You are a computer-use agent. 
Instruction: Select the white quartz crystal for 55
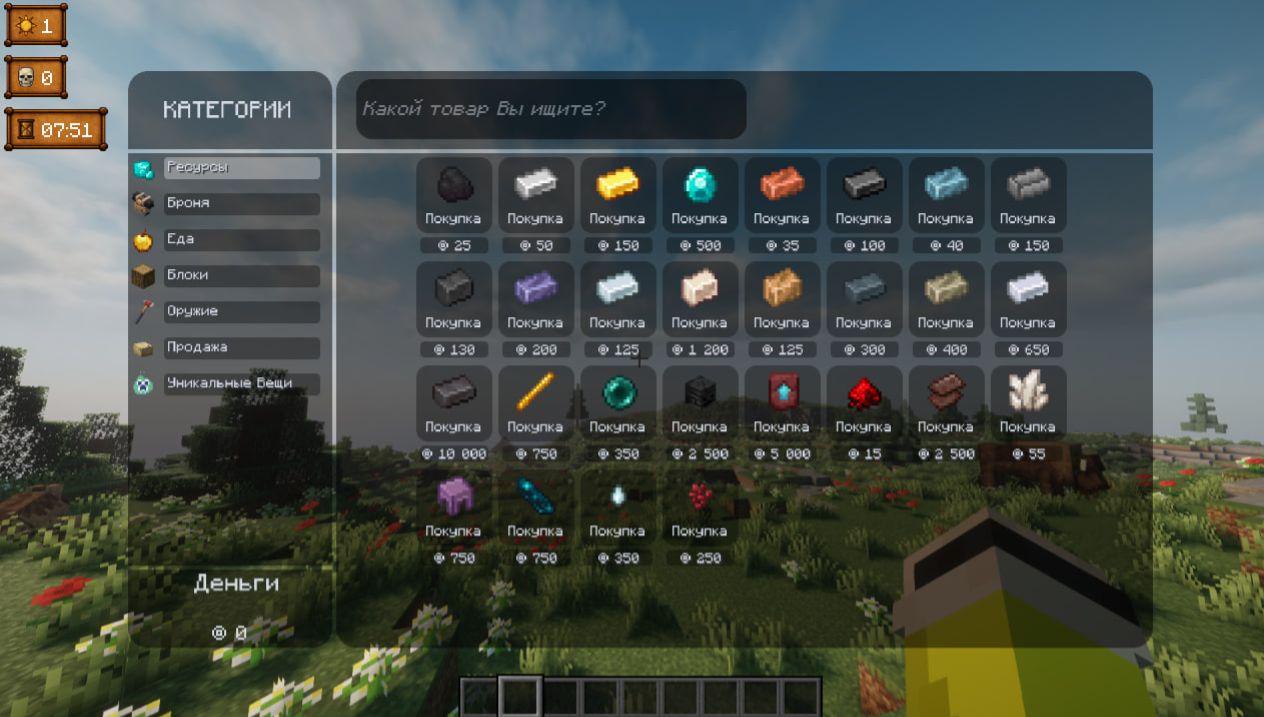click(x=1027, y=404)
